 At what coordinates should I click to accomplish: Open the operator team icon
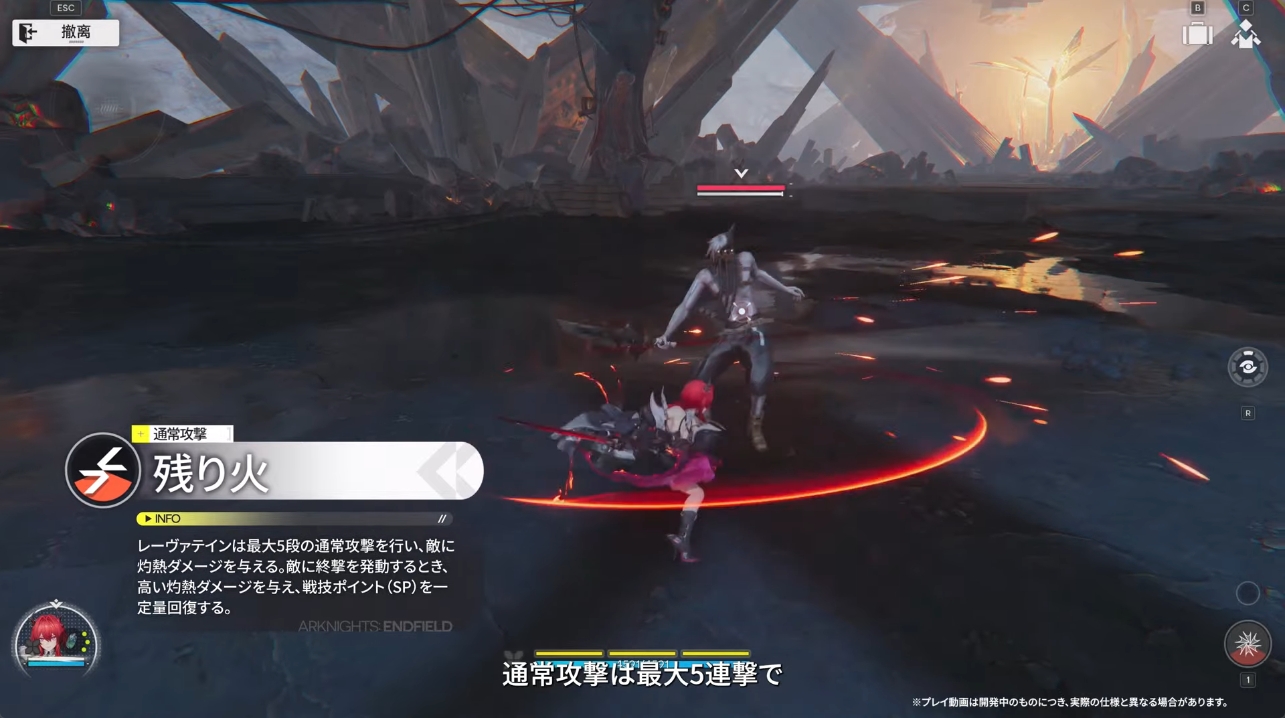tap(1245, 34)
